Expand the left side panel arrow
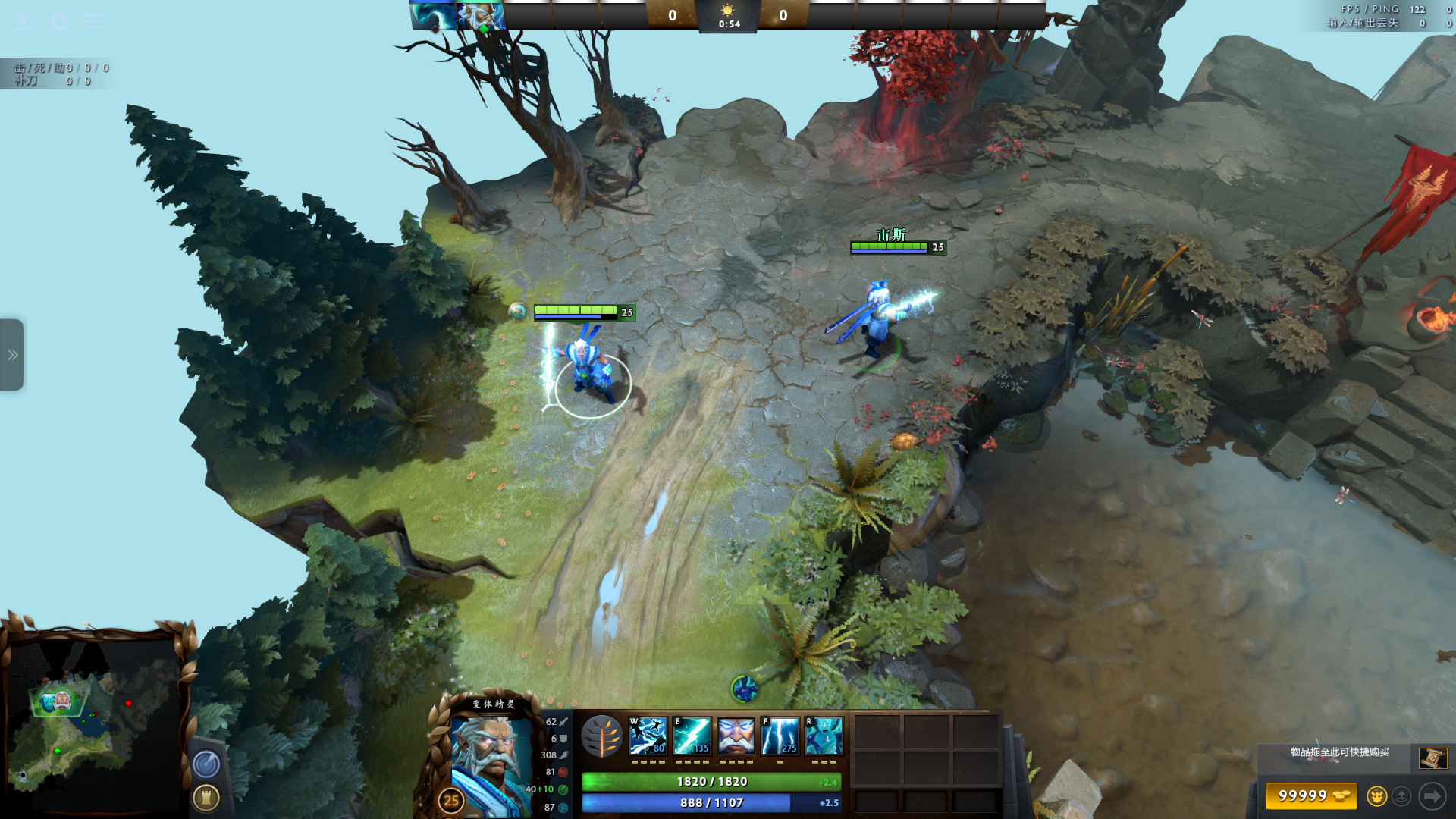This screenshot has height=819, width=1456. 12,355
